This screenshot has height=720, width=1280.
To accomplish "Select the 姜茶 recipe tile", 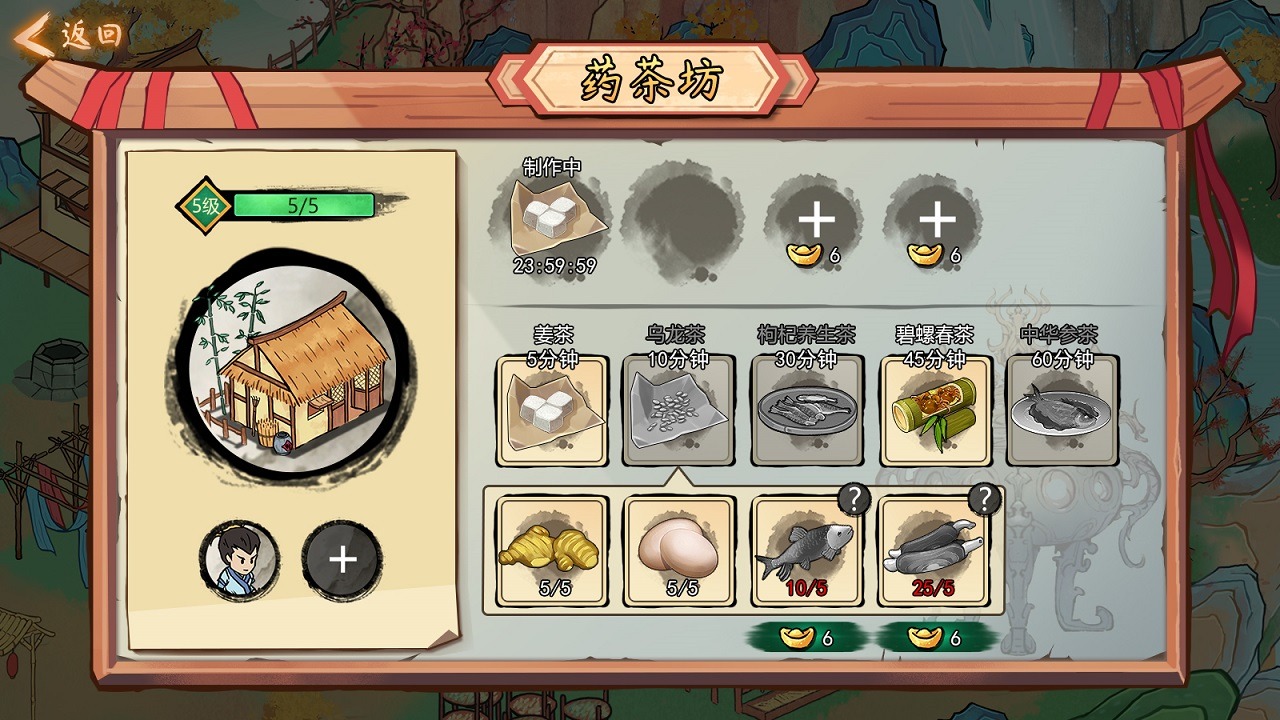I will [x=552, y=410].
